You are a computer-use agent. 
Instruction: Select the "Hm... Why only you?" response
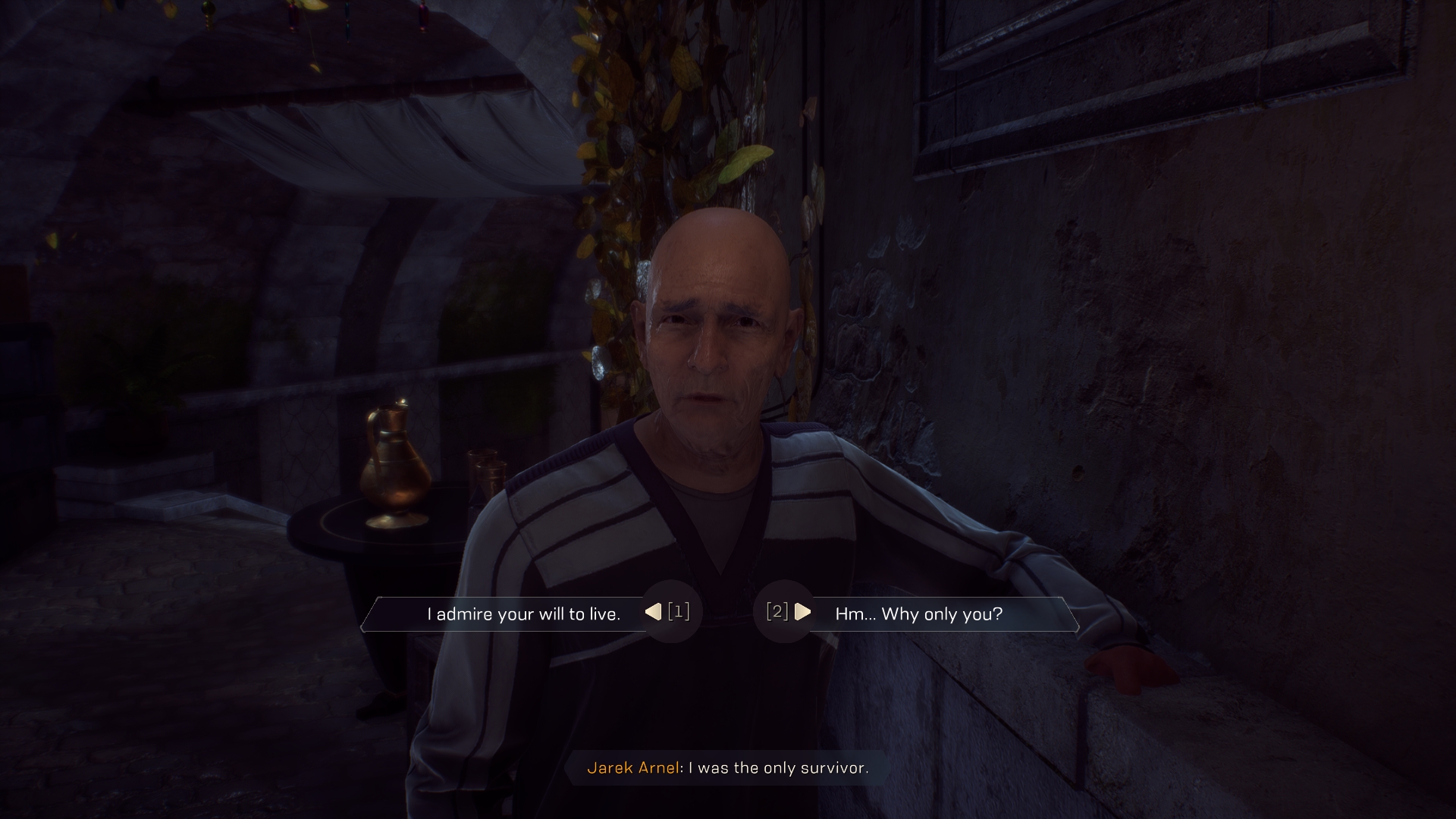(918, 613)
